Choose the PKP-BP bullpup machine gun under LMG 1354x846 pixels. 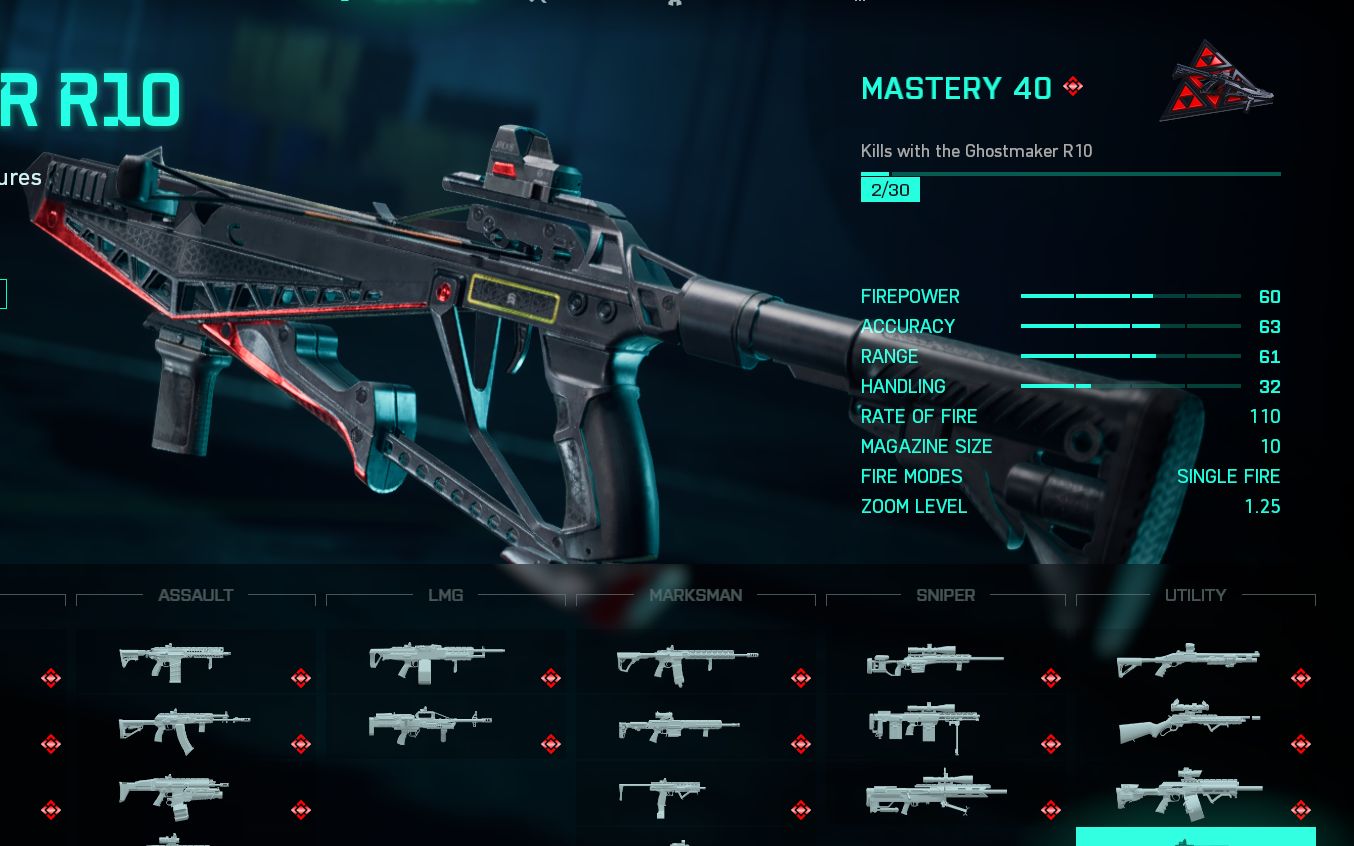coord(430,727)
